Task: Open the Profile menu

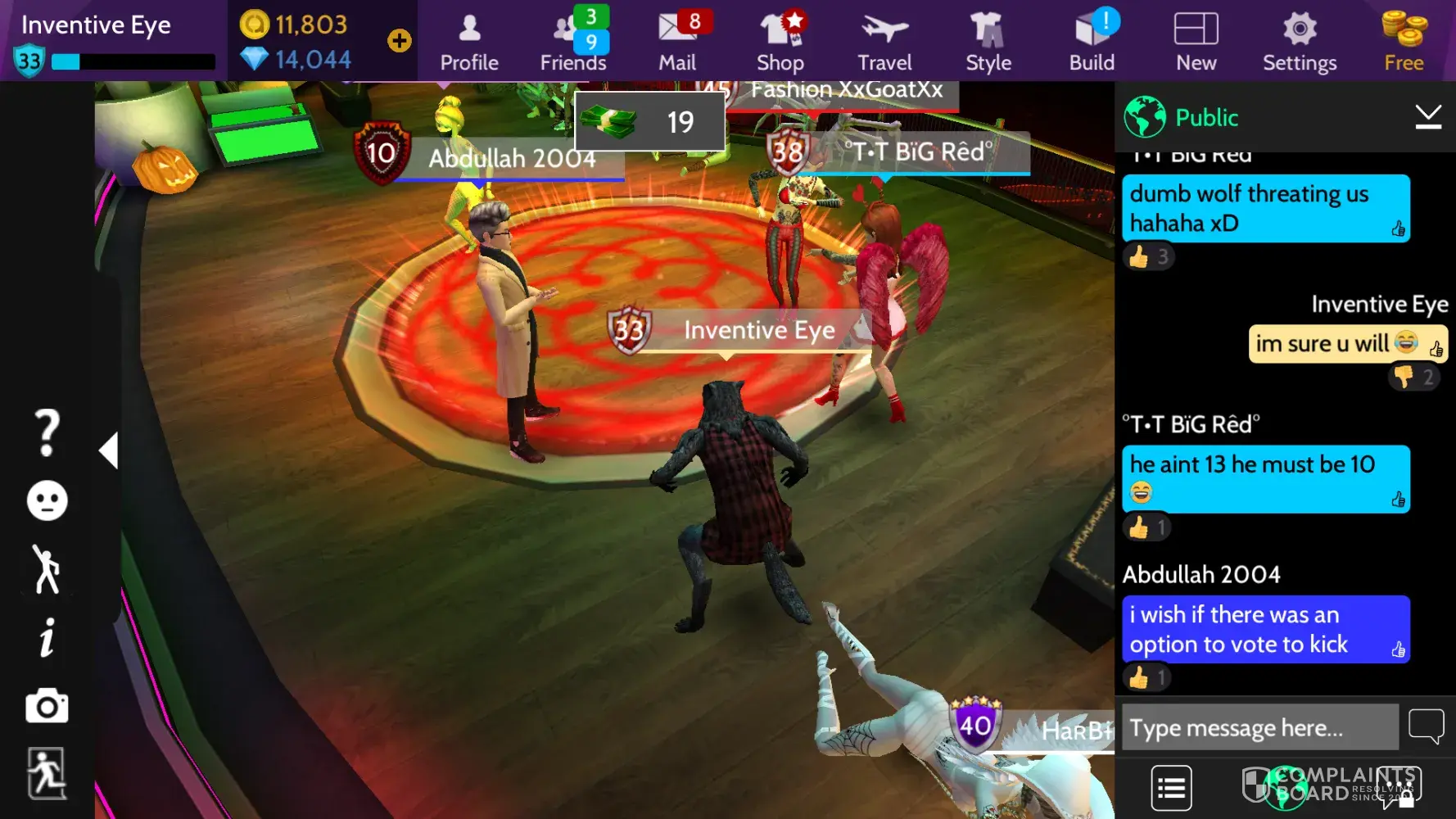Action: pos(469,41)
